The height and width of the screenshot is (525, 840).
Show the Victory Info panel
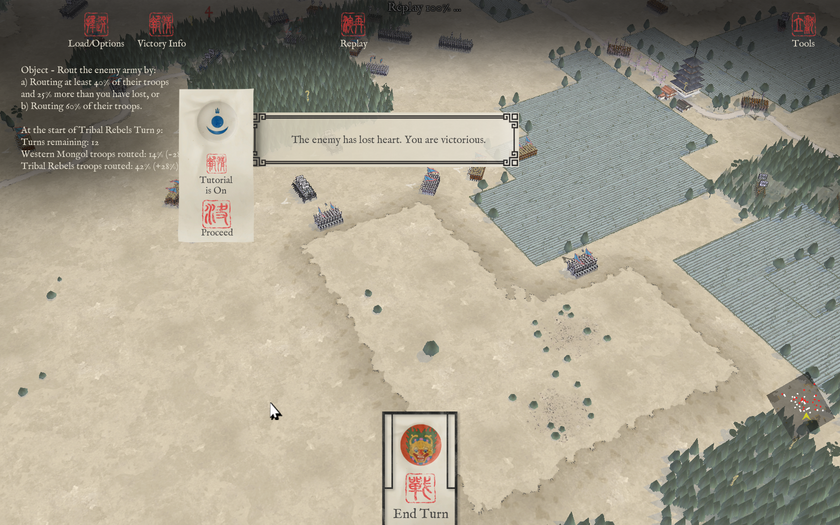click(x=161, y=29)
